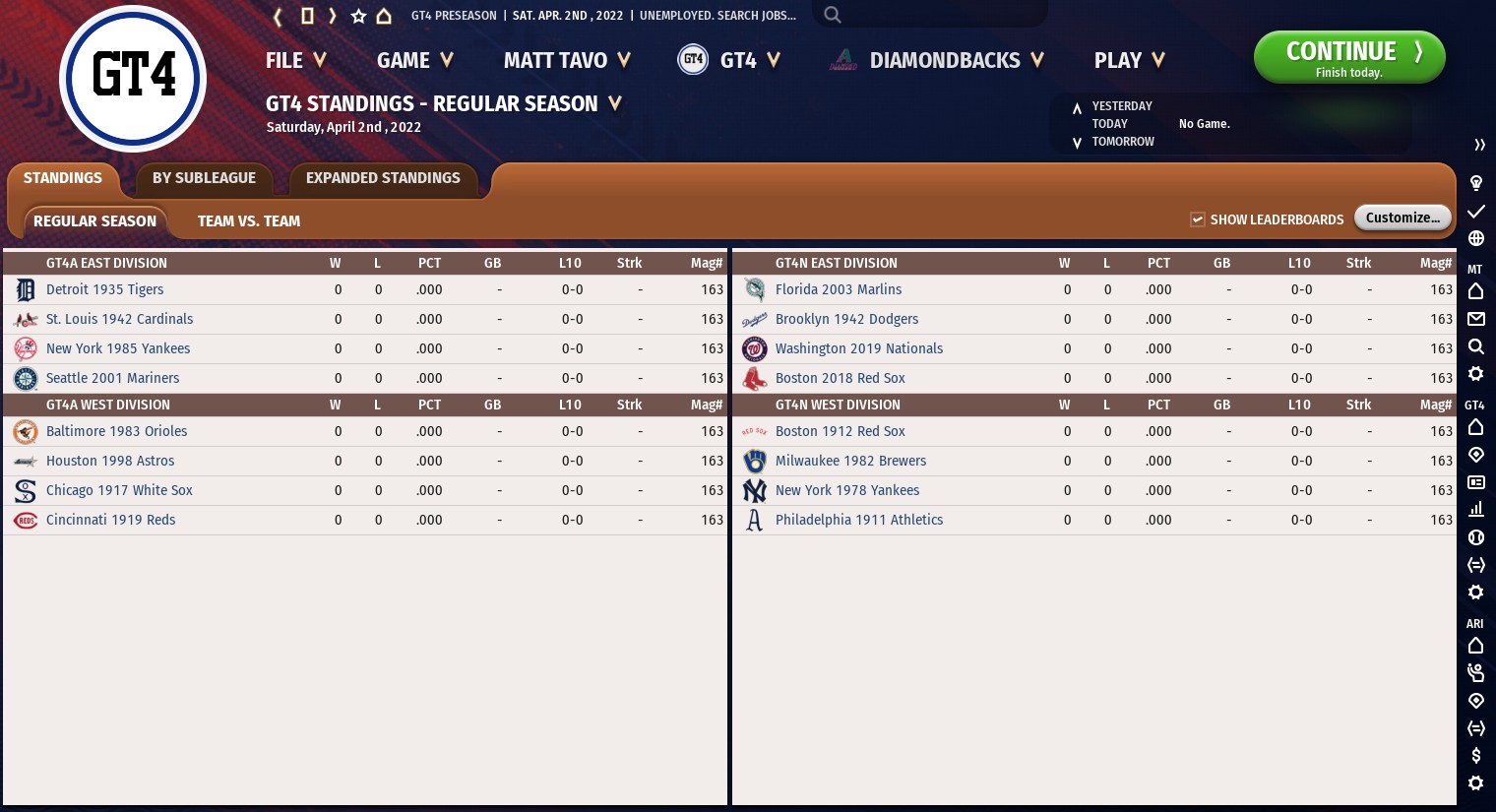Switch to the By Subleague tab
1496x812 pixels.
(204, 178)
